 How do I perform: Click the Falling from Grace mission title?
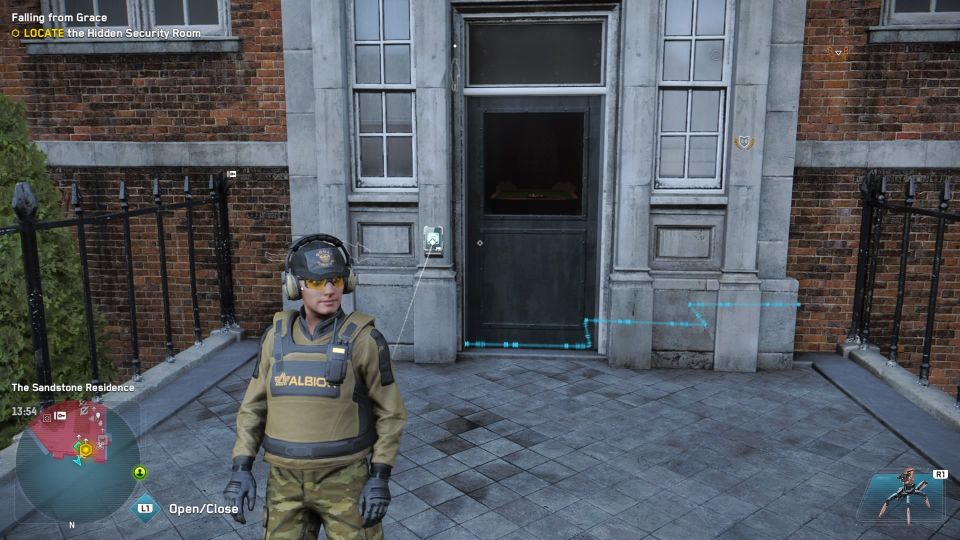click(x=60, y=18)
